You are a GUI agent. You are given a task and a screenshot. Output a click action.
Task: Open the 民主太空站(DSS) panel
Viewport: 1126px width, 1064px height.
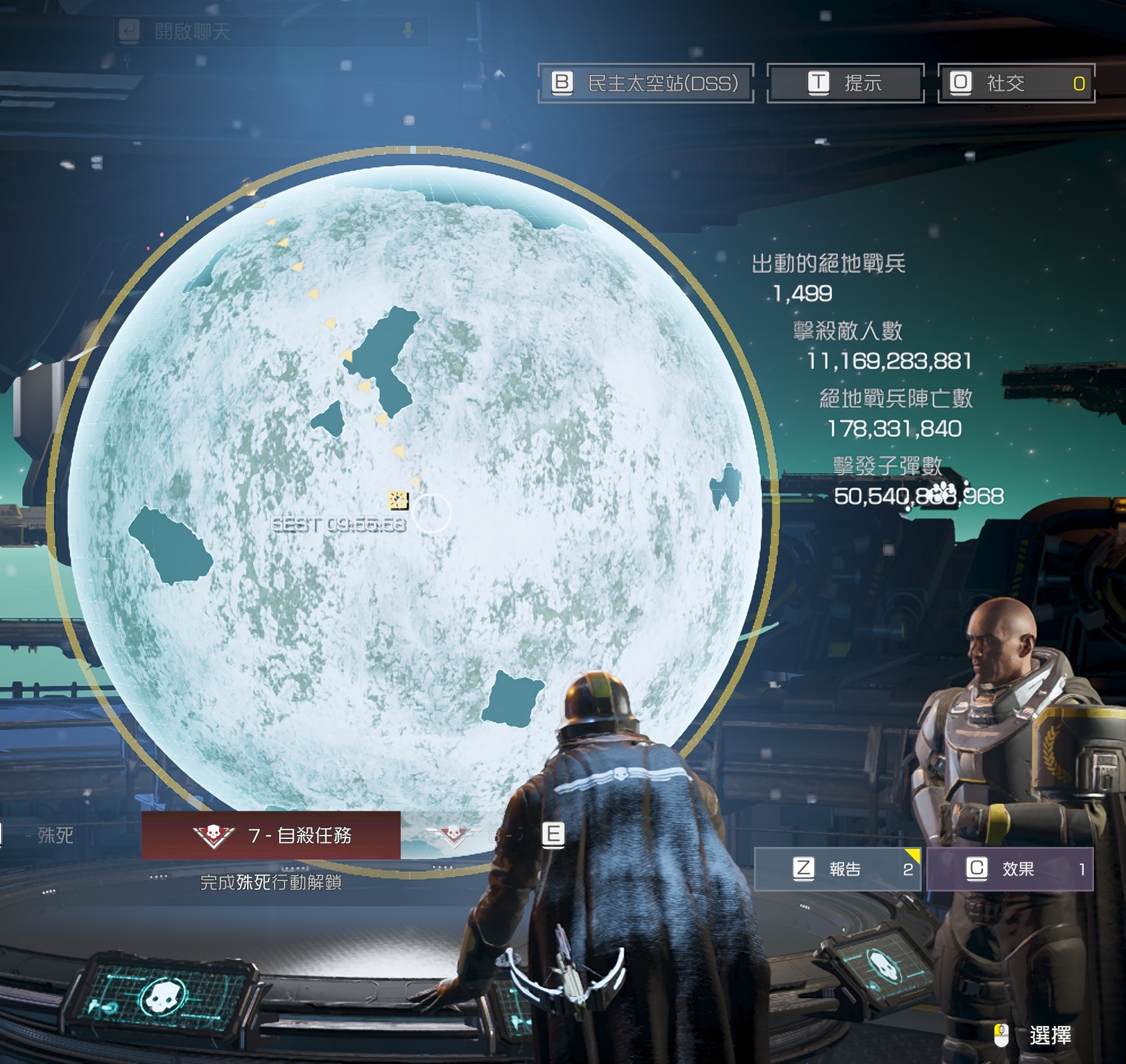[646, 83]
